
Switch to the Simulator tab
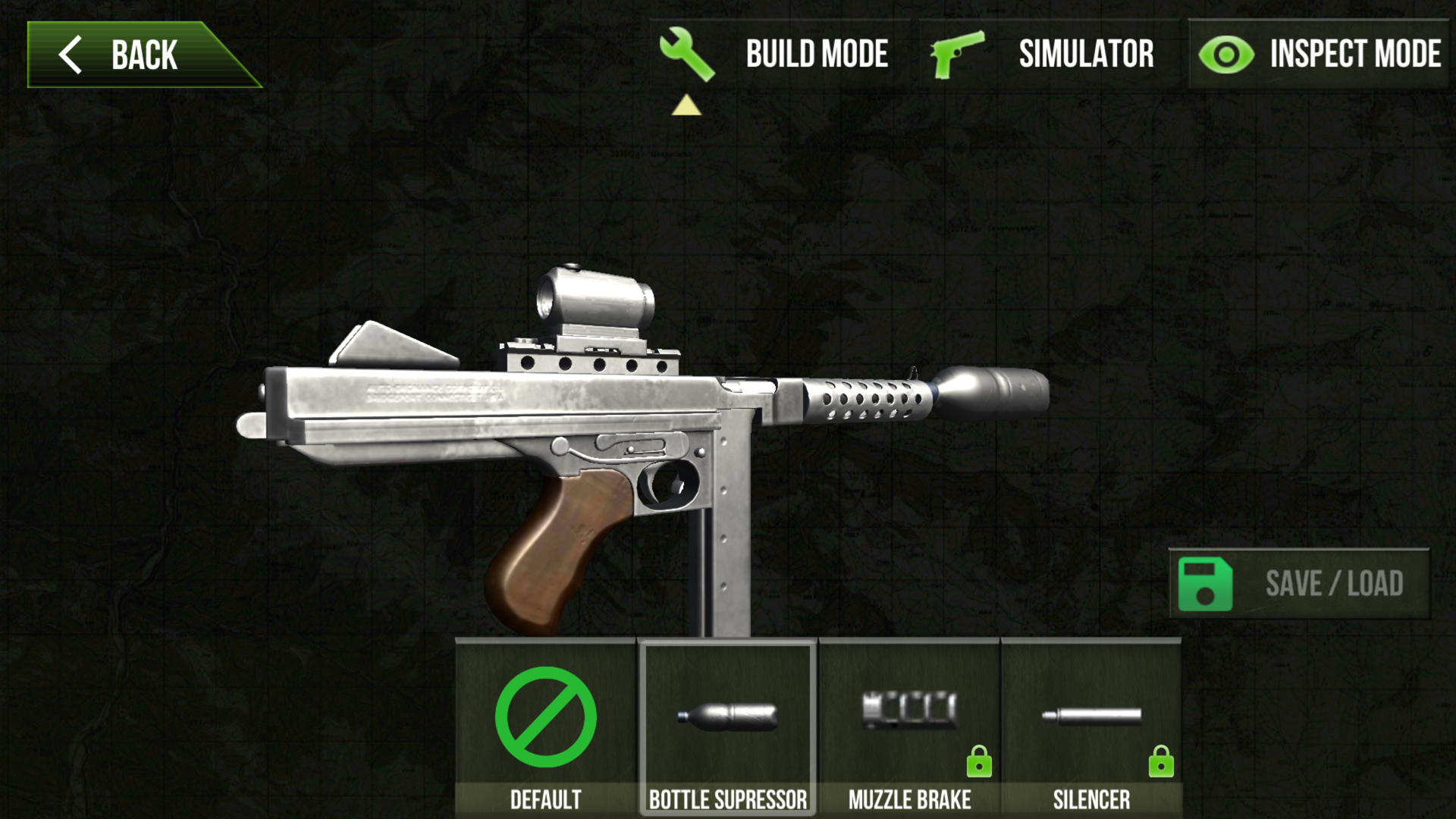click(1087, 53)
